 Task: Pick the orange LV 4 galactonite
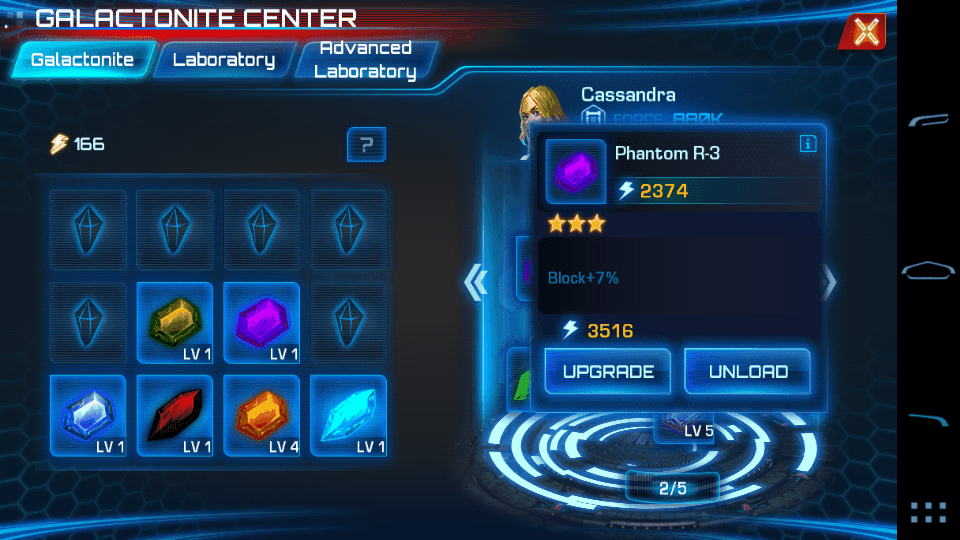click(262, 415)
